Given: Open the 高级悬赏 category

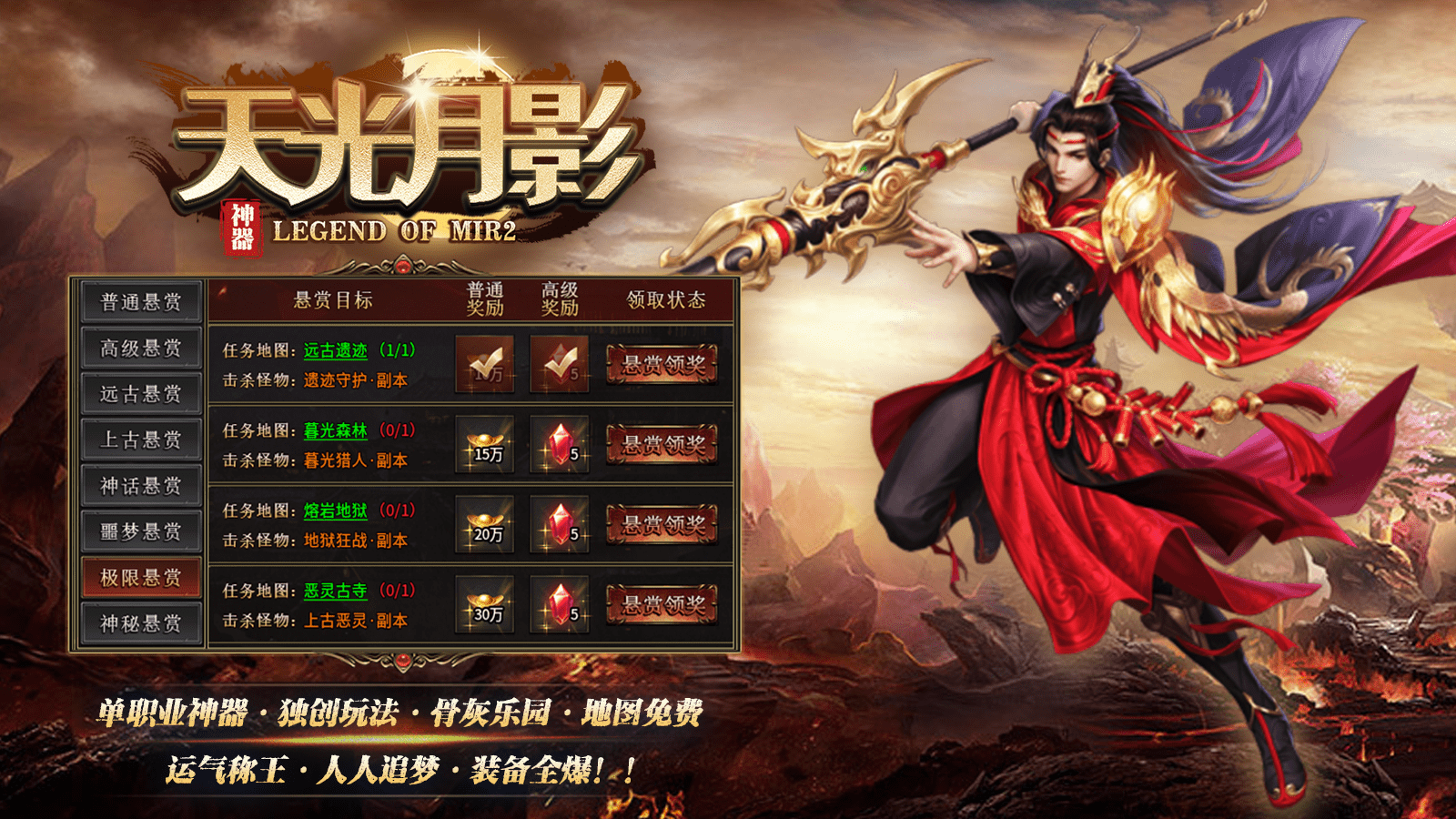Looking at the screenshot, I should pos(139,347).
